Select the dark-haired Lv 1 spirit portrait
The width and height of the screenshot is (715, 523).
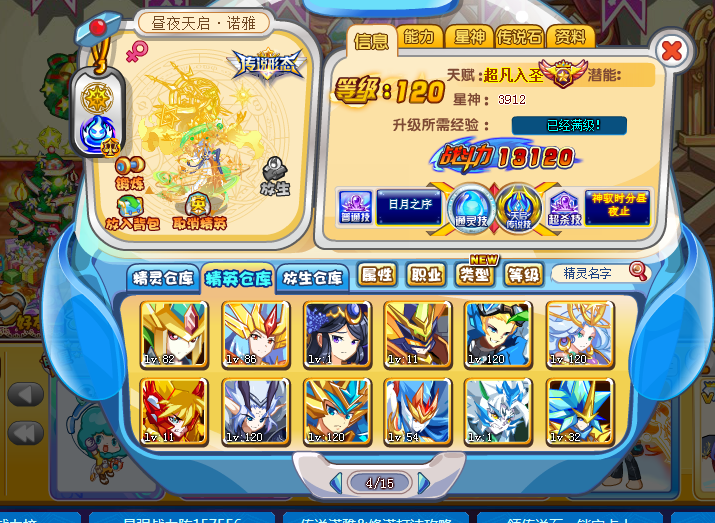point(337,334)
